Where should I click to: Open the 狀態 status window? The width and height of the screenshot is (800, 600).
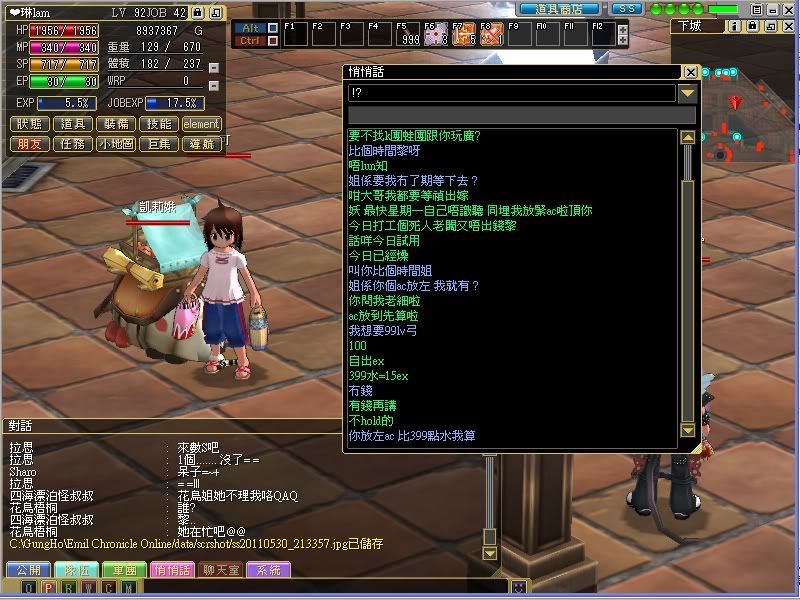click(30, 124)
